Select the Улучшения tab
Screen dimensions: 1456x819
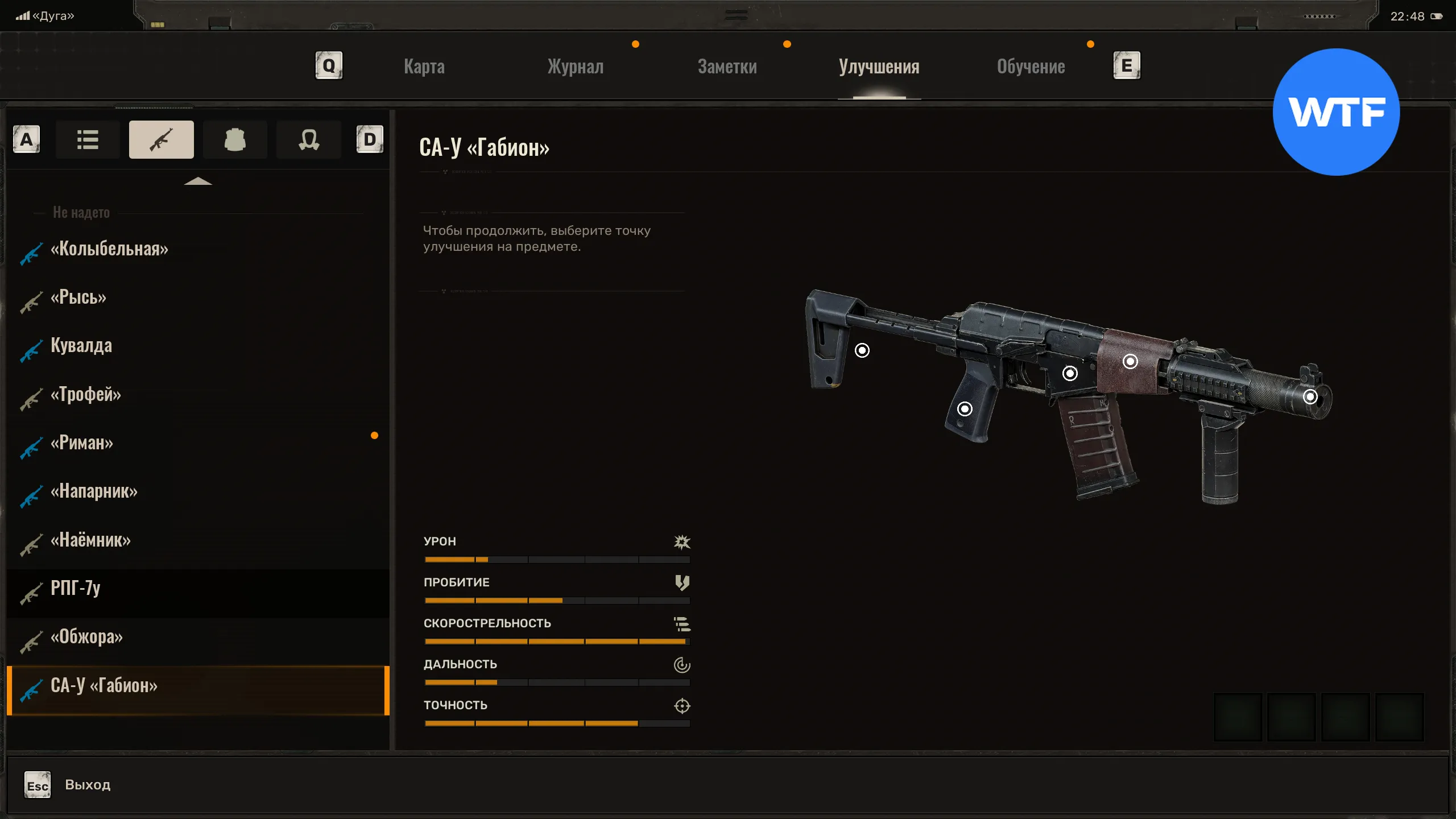879,67
